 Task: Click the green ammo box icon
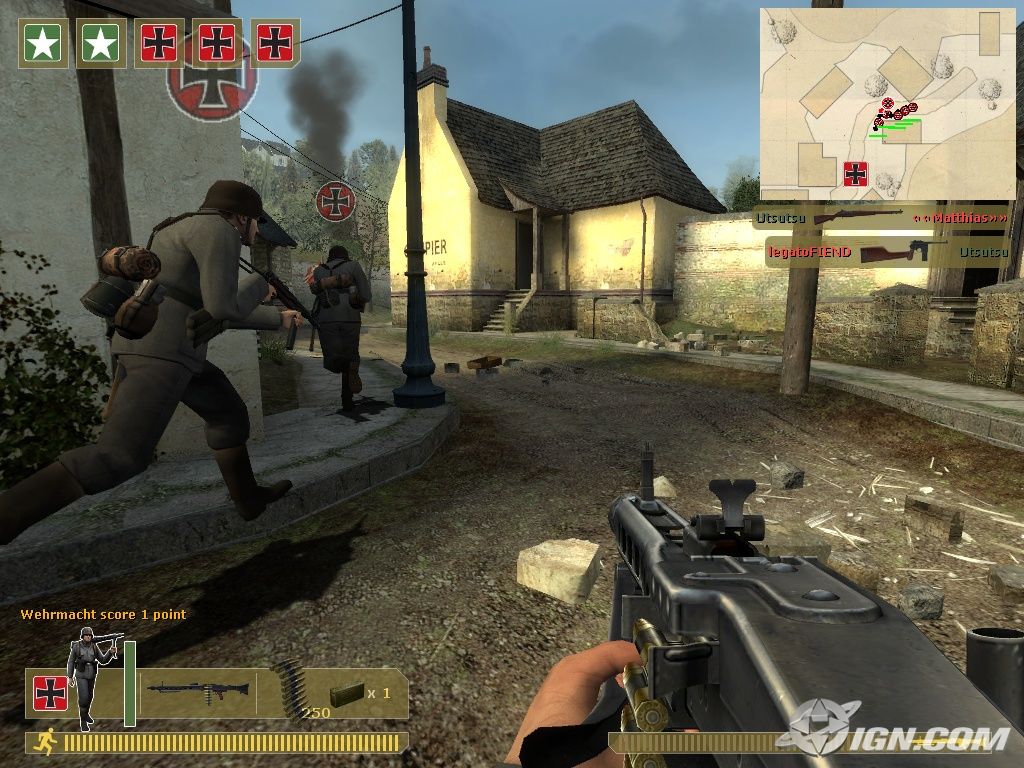pos(346,694)
